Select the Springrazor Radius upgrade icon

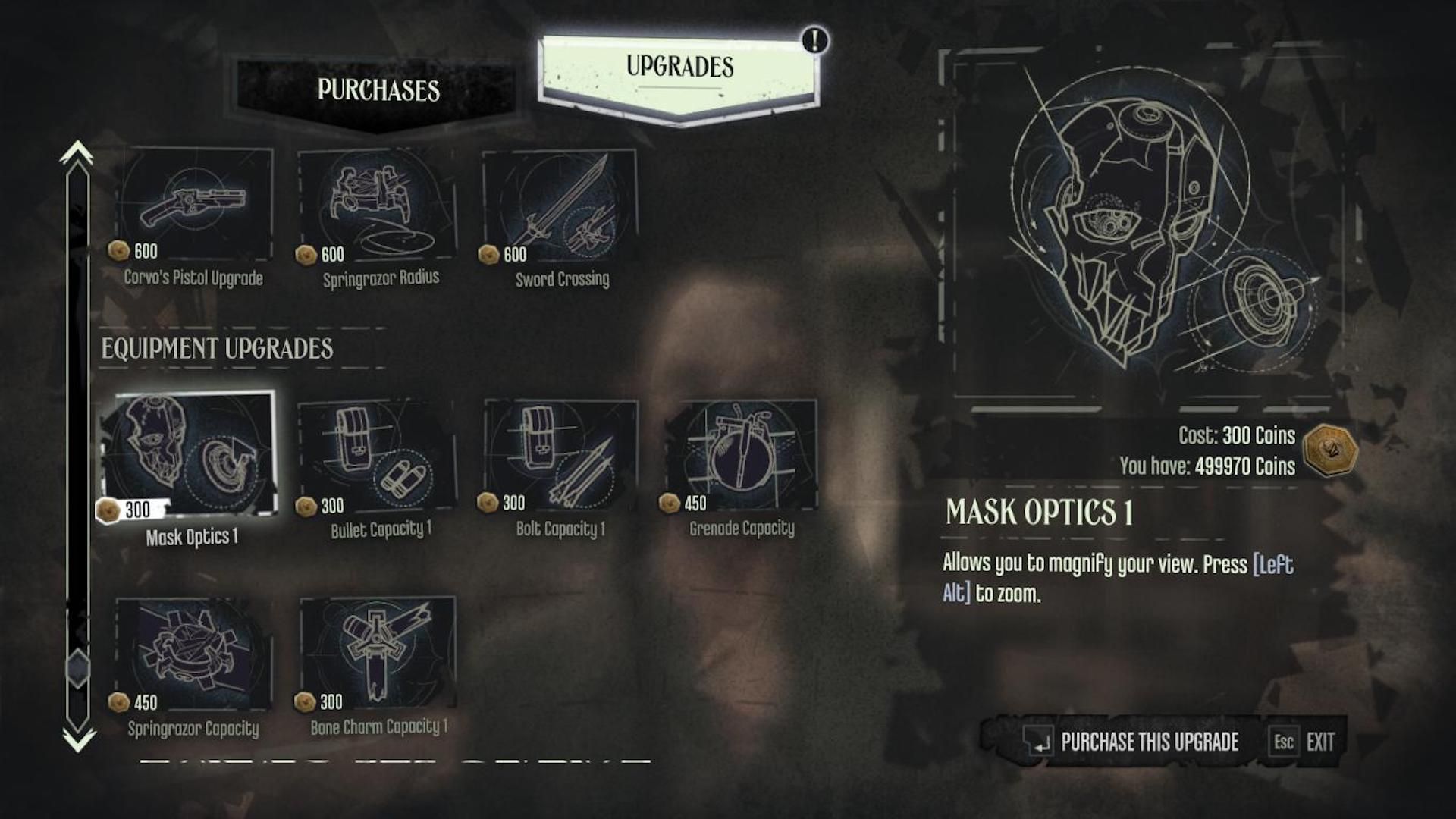(378, 202)
